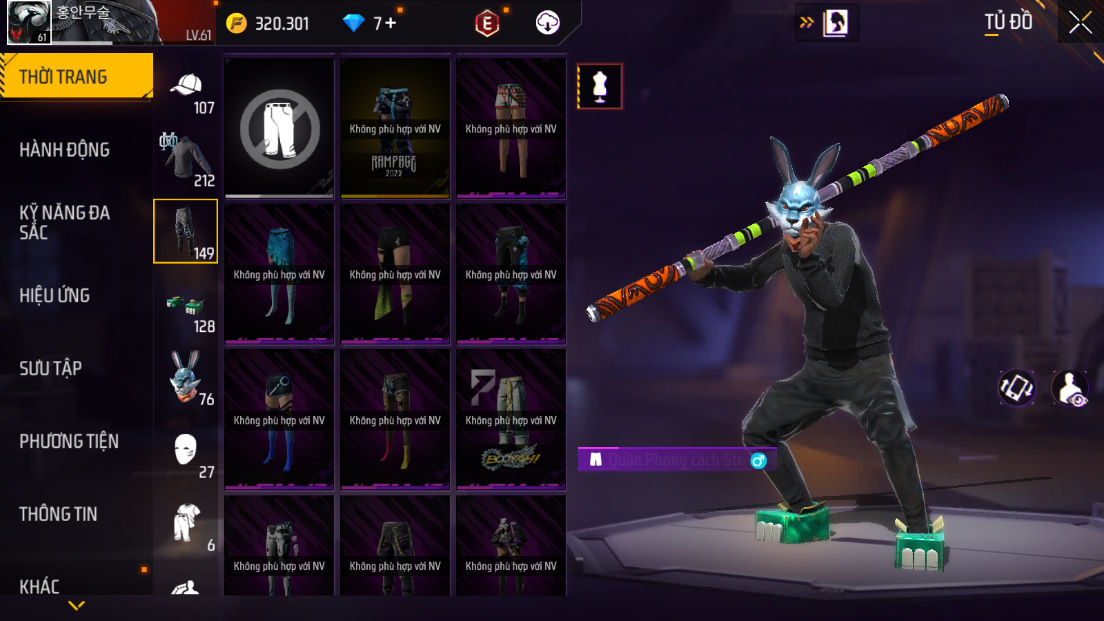Screen dimensions: 1104x621
Task: Toggle the character visibility eye icon
Action: (1070, 388)
